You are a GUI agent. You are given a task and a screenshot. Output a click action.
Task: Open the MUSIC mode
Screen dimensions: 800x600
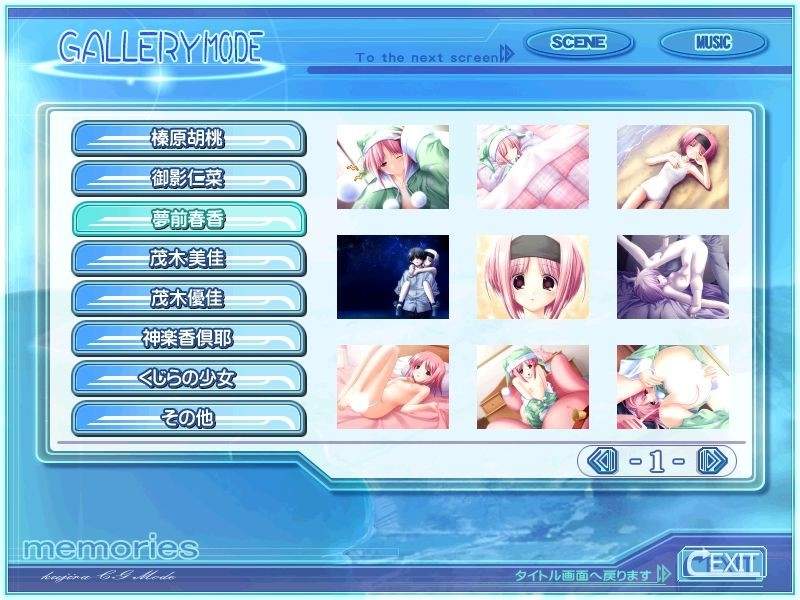click(713, 43)
